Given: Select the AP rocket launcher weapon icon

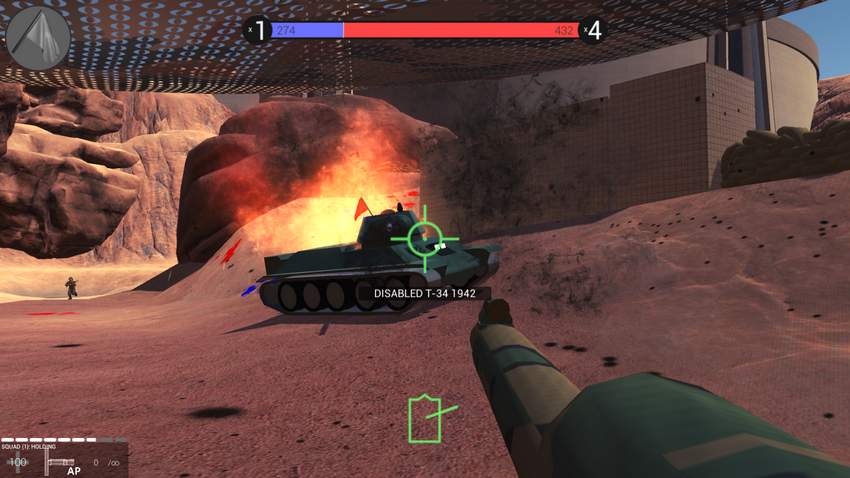Looking at the screenshot, I should (x=62, y=464).
